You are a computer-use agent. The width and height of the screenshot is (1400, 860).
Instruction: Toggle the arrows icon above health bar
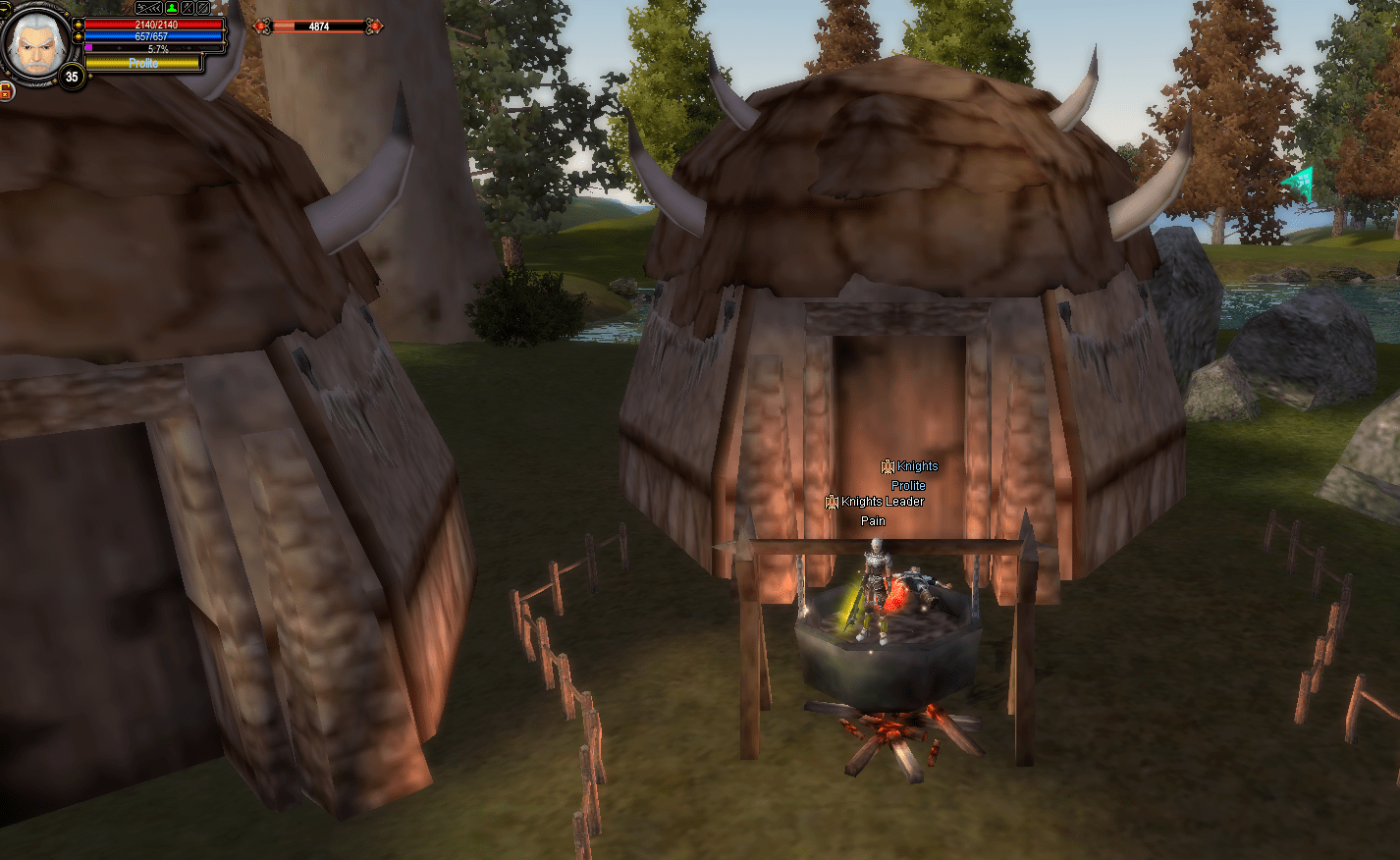click(150, 8)
